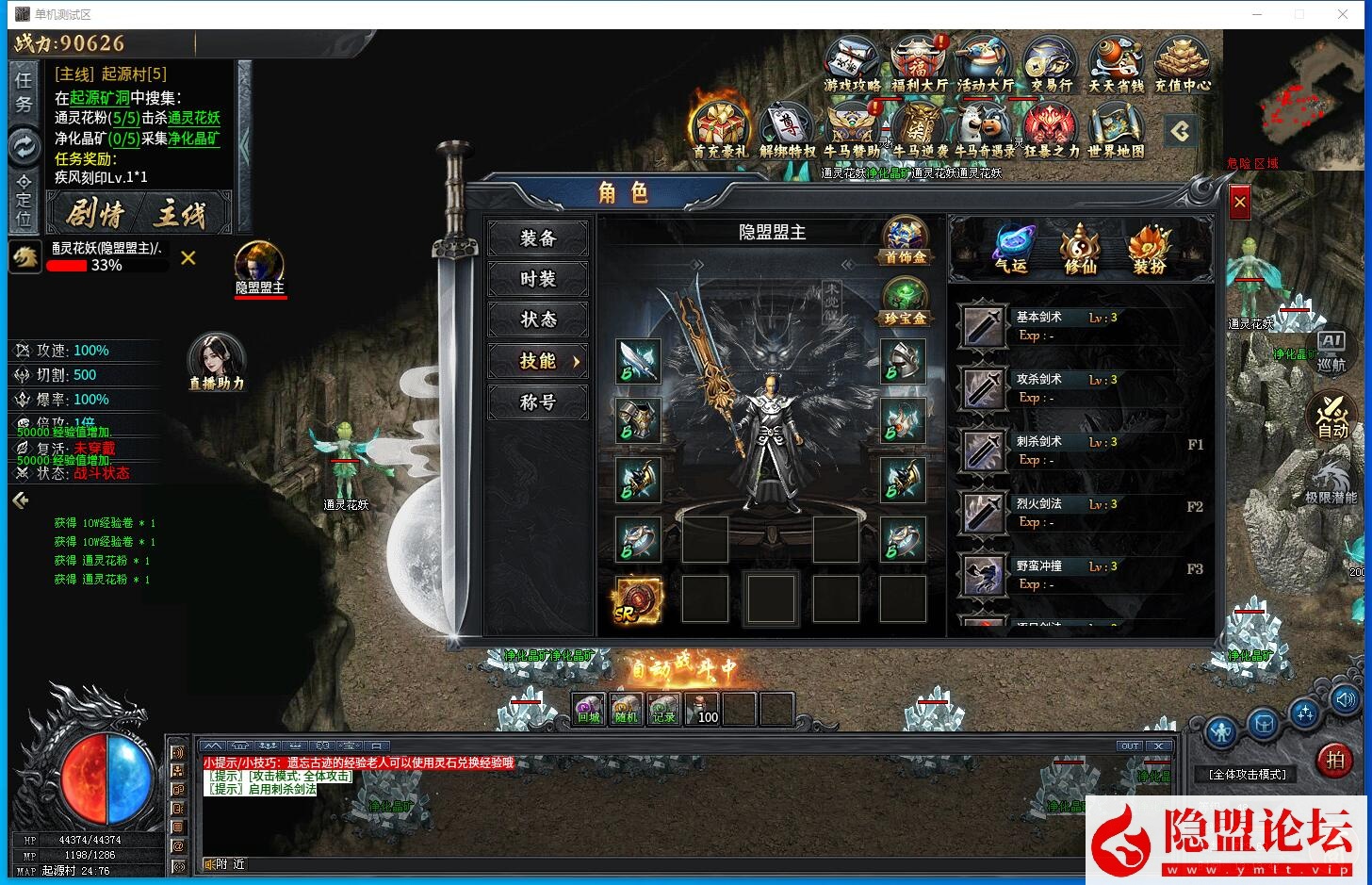
Task: Click the 记录 record button
Action: 662,709
